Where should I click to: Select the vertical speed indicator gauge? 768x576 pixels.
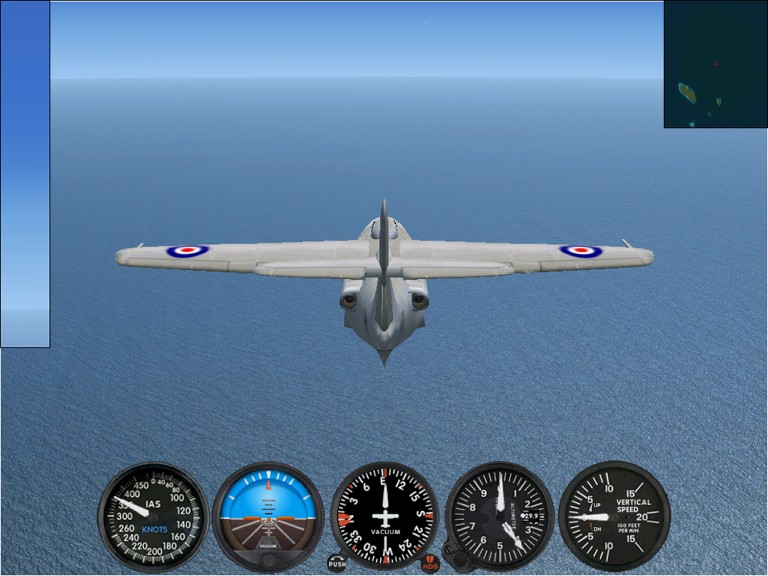point(613,516)
